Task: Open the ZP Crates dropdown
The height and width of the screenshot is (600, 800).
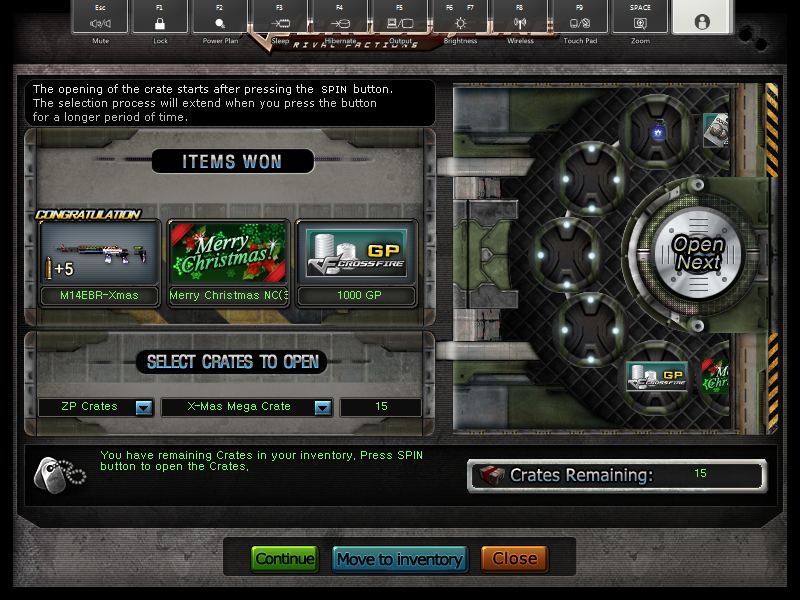Action: pos(143,407)
